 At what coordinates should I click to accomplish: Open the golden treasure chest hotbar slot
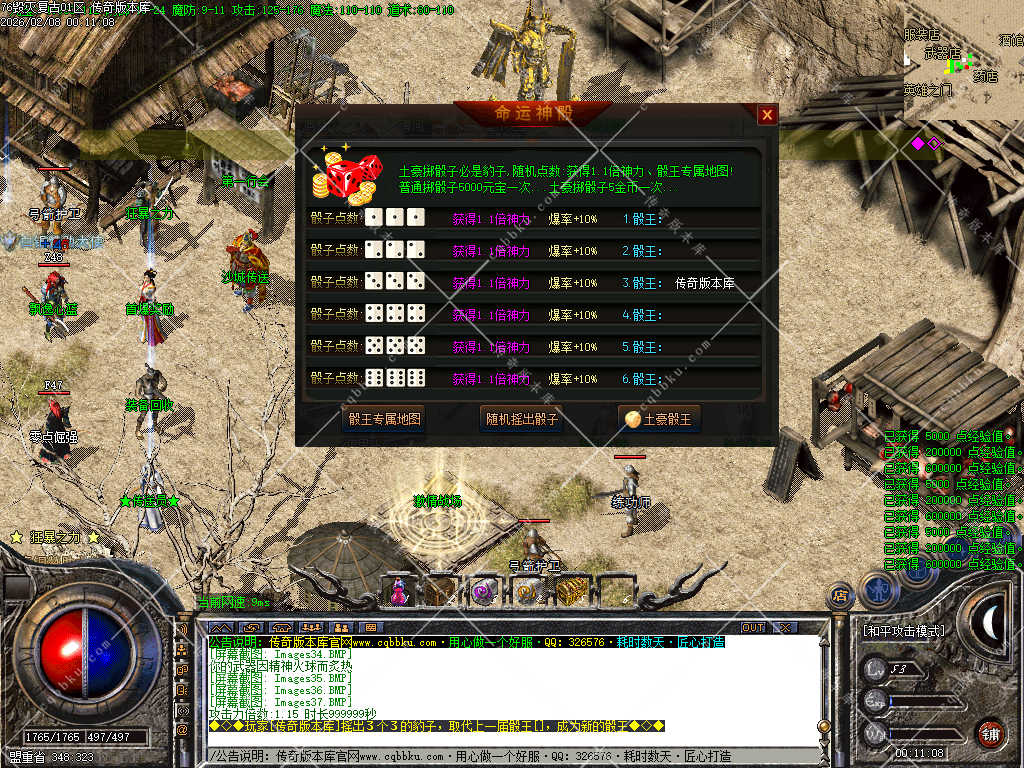571,591
